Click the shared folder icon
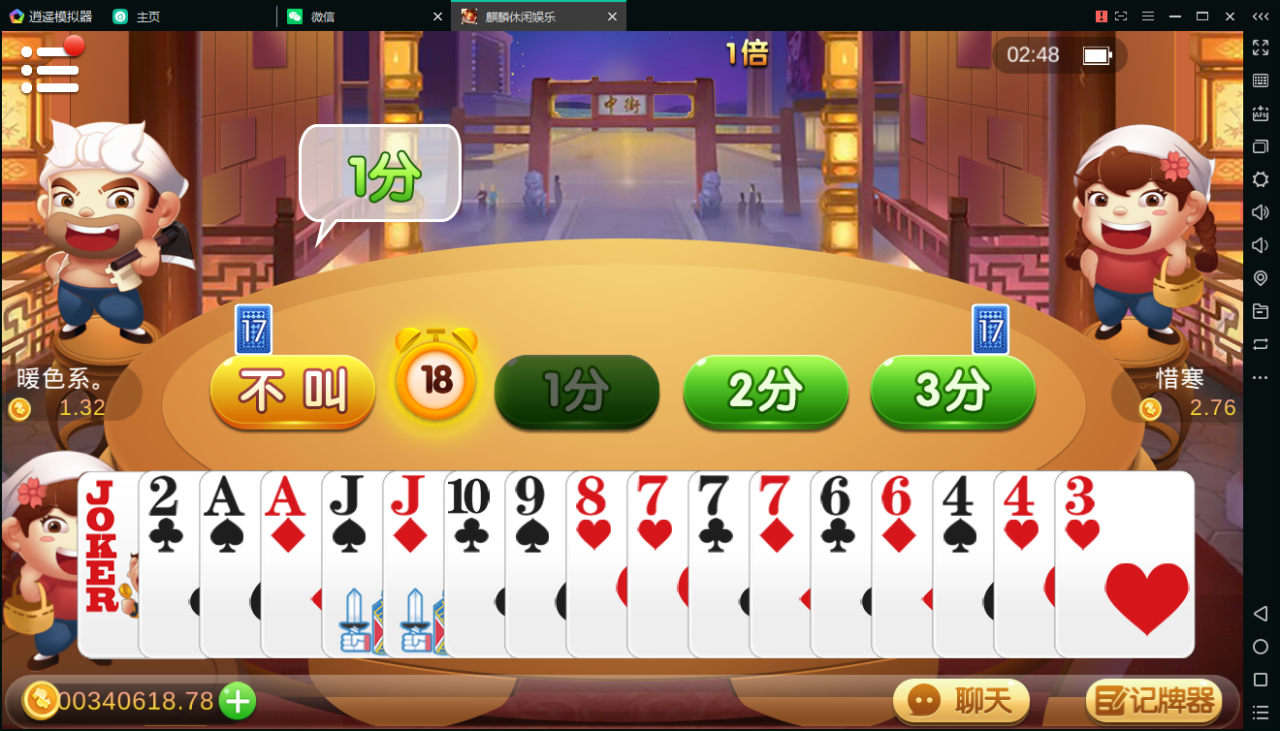 1260,311
